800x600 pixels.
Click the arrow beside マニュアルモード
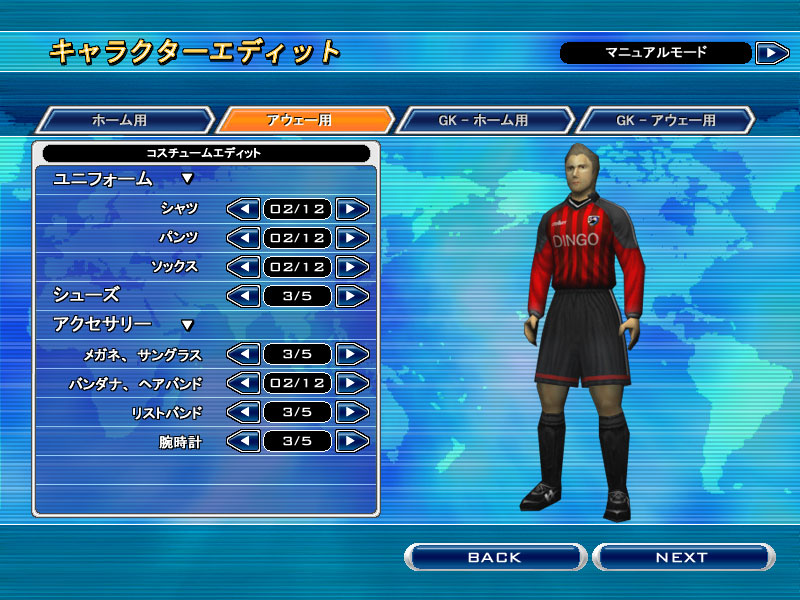click(x=771, y=53)
